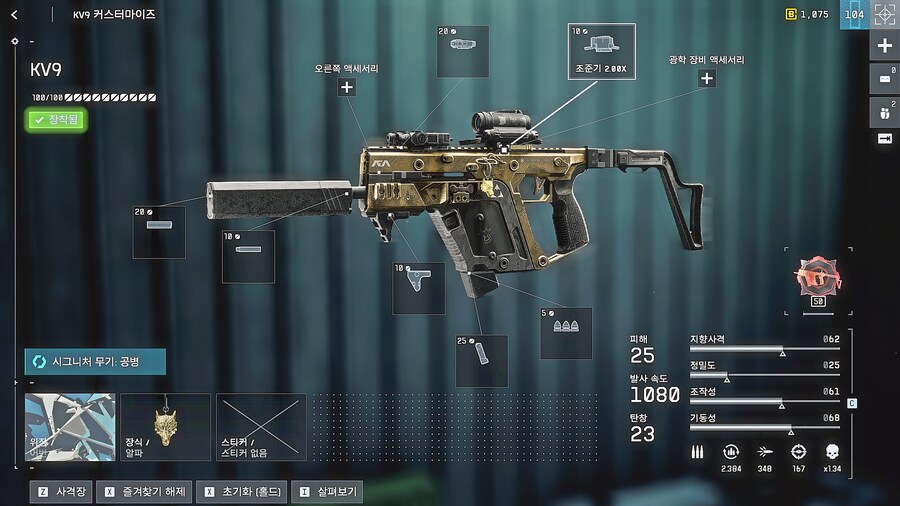Add an optic accessory (광학 장비 액세서리)

pyautogui.click(x=706, y=78)
